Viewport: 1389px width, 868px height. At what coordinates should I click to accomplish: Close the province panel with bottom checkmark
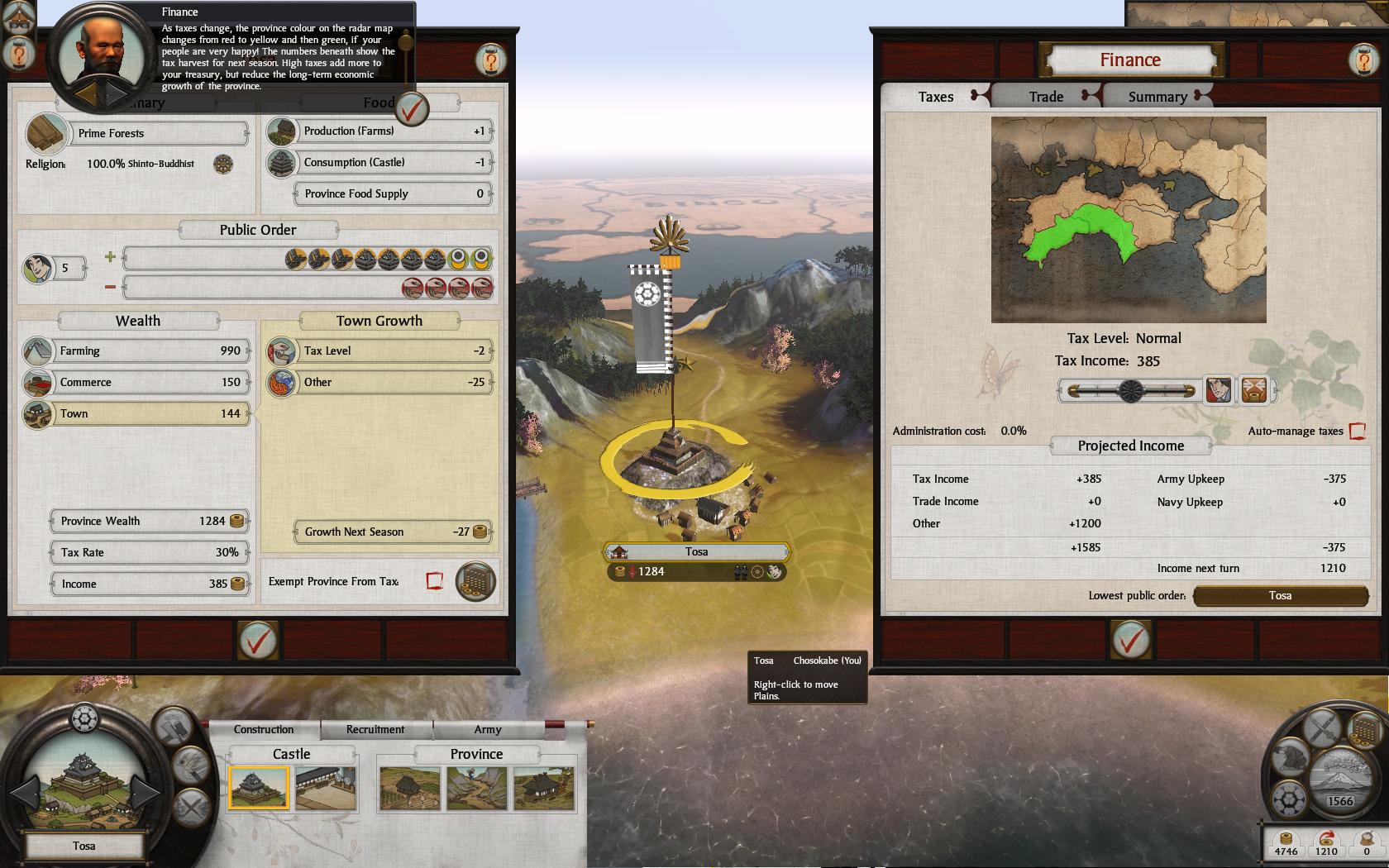tap(257, 640)
